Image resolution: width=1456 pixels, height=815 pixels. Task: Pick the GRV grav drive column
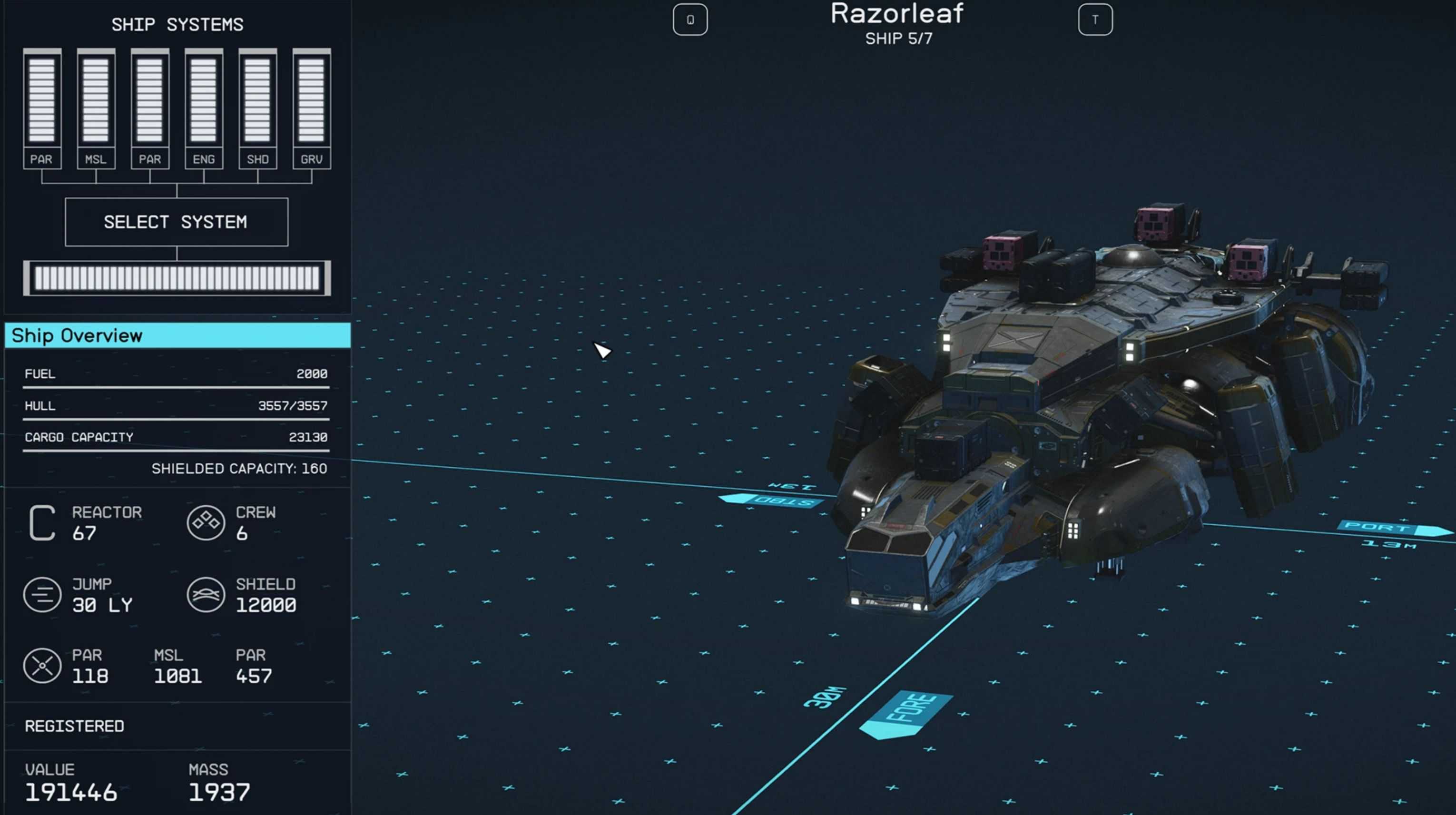point(312,108)
